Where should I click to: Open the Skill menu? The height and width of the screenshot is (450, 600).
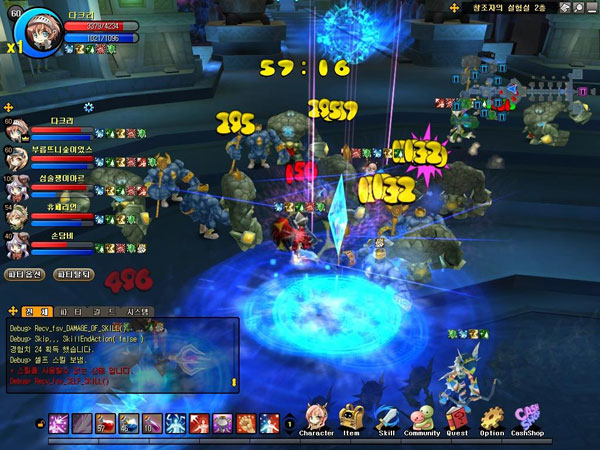point(387,421)
